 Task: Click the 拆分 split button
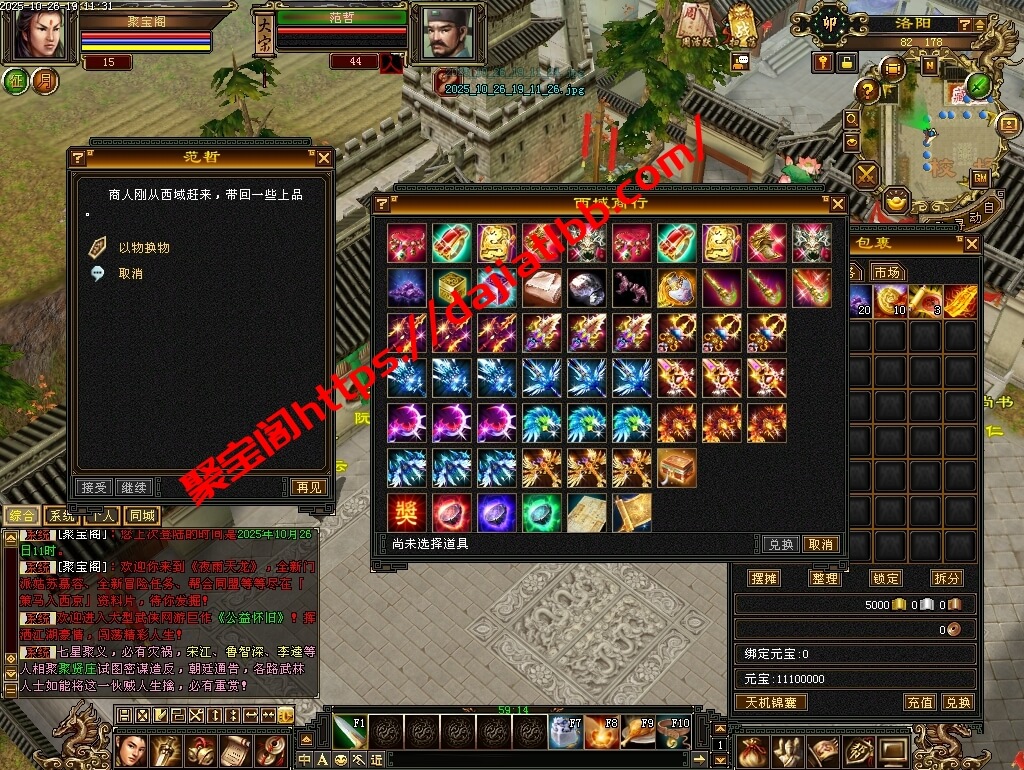tap(946, 578)
